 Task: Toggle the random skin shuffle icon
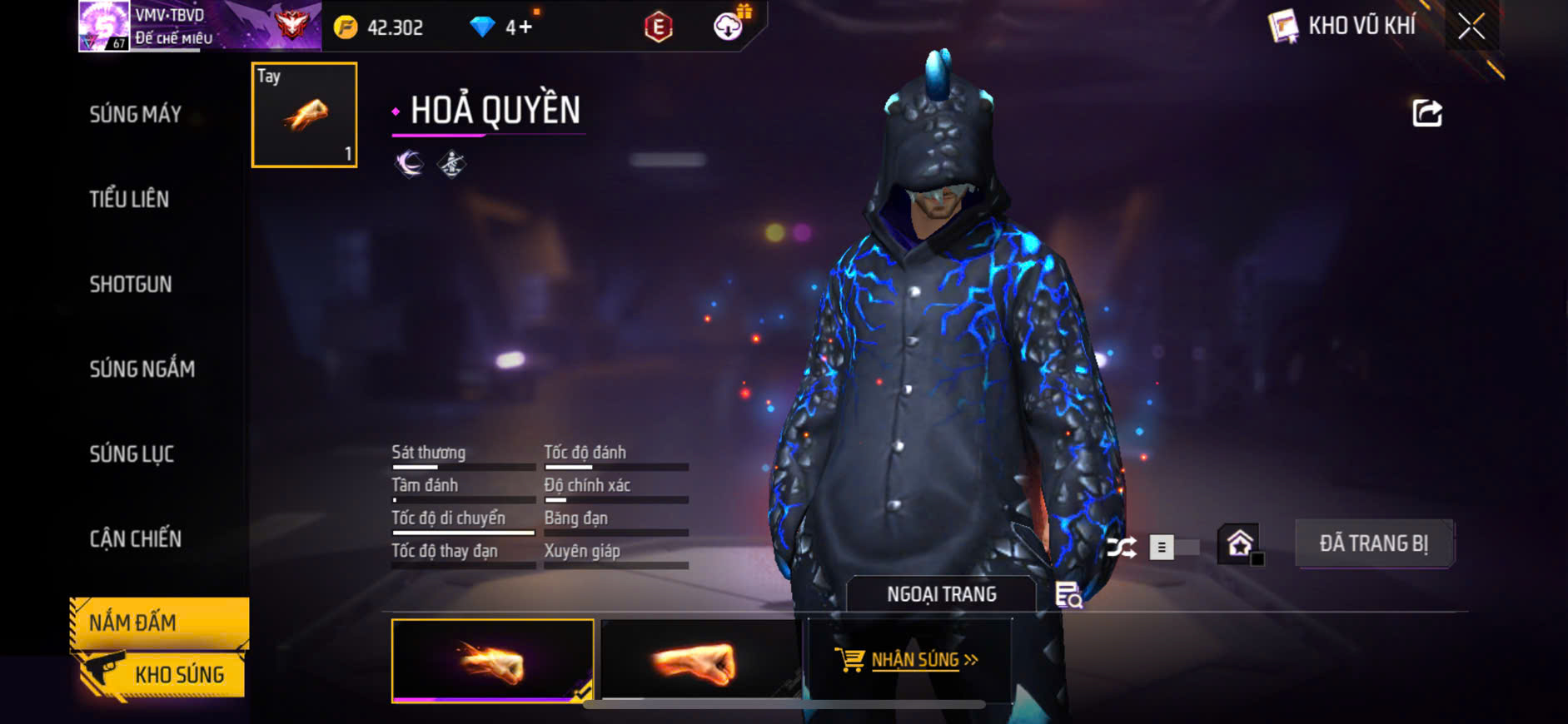(x=1121, y=547)
